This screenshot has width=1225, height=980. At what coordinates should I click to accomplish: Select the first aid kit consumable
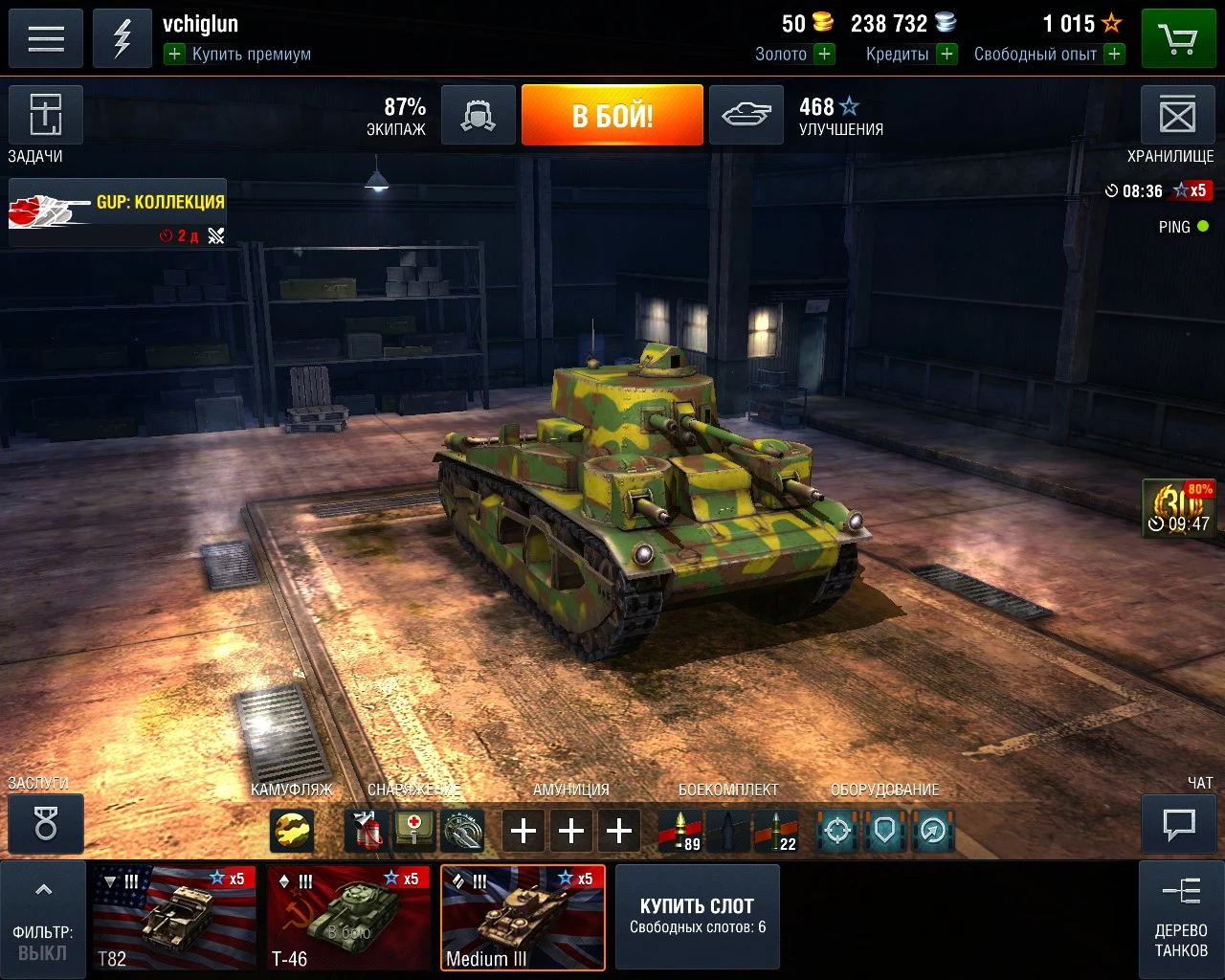pyautogui.click(x=412, y=831)
